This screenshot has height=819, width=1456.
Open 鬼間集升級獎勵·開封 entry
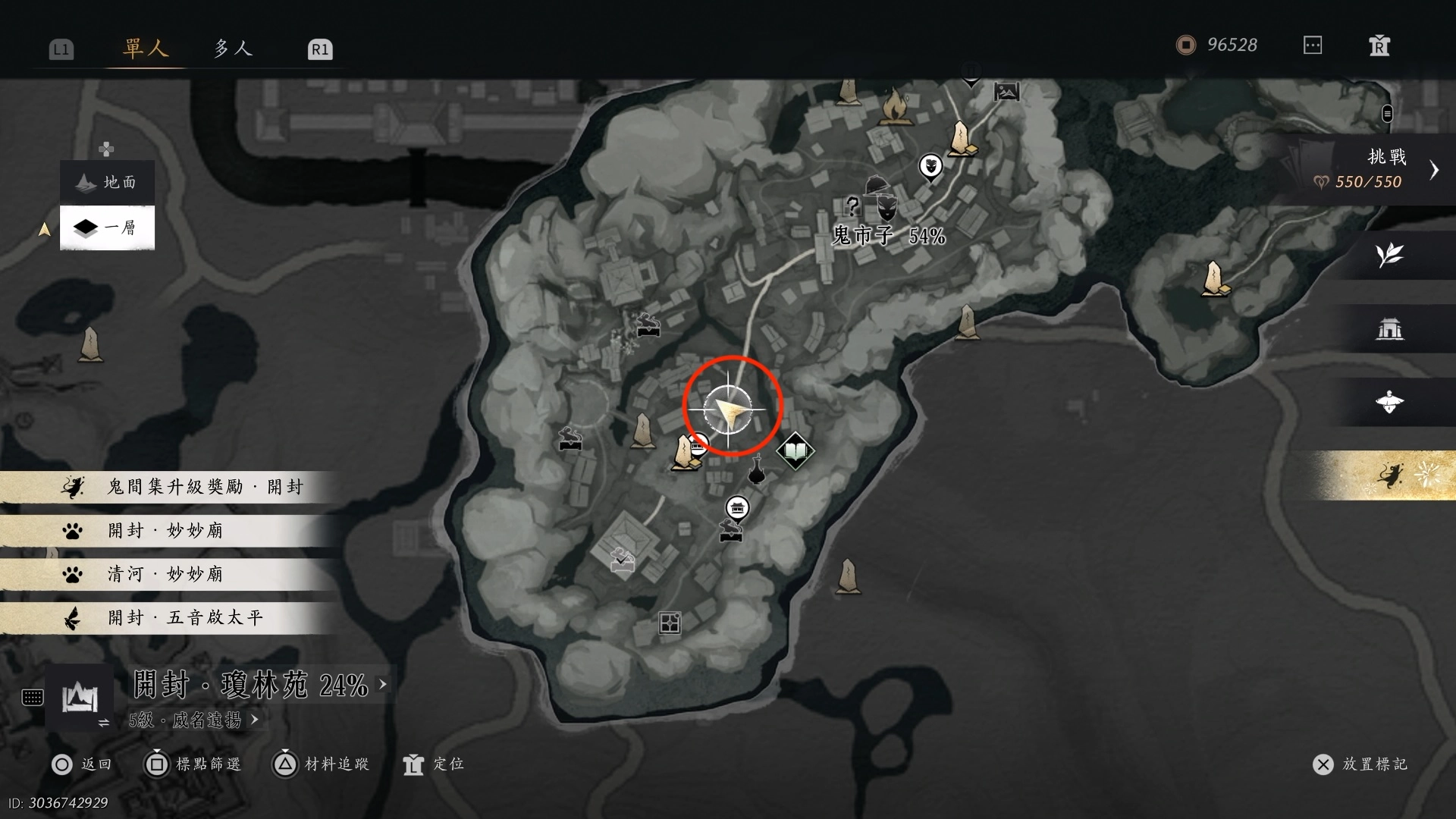(171, 487)
